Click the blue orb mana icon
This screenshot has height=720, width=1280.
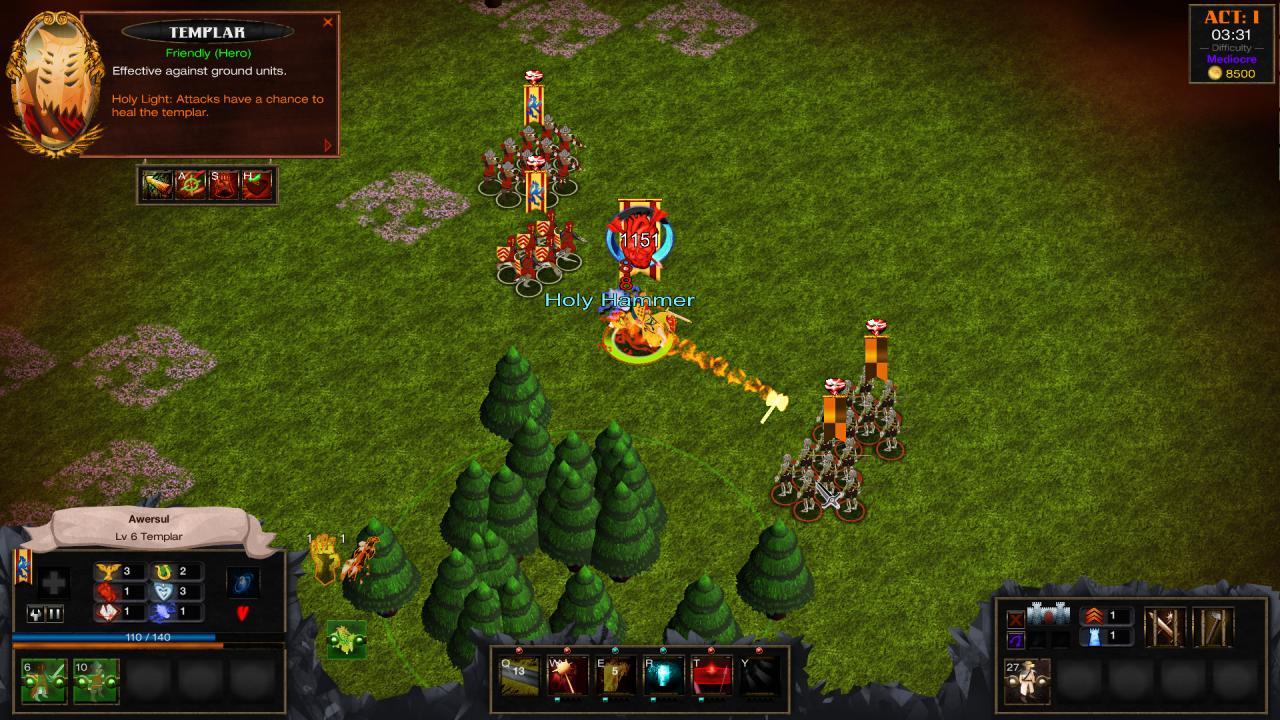click(243, 584)
